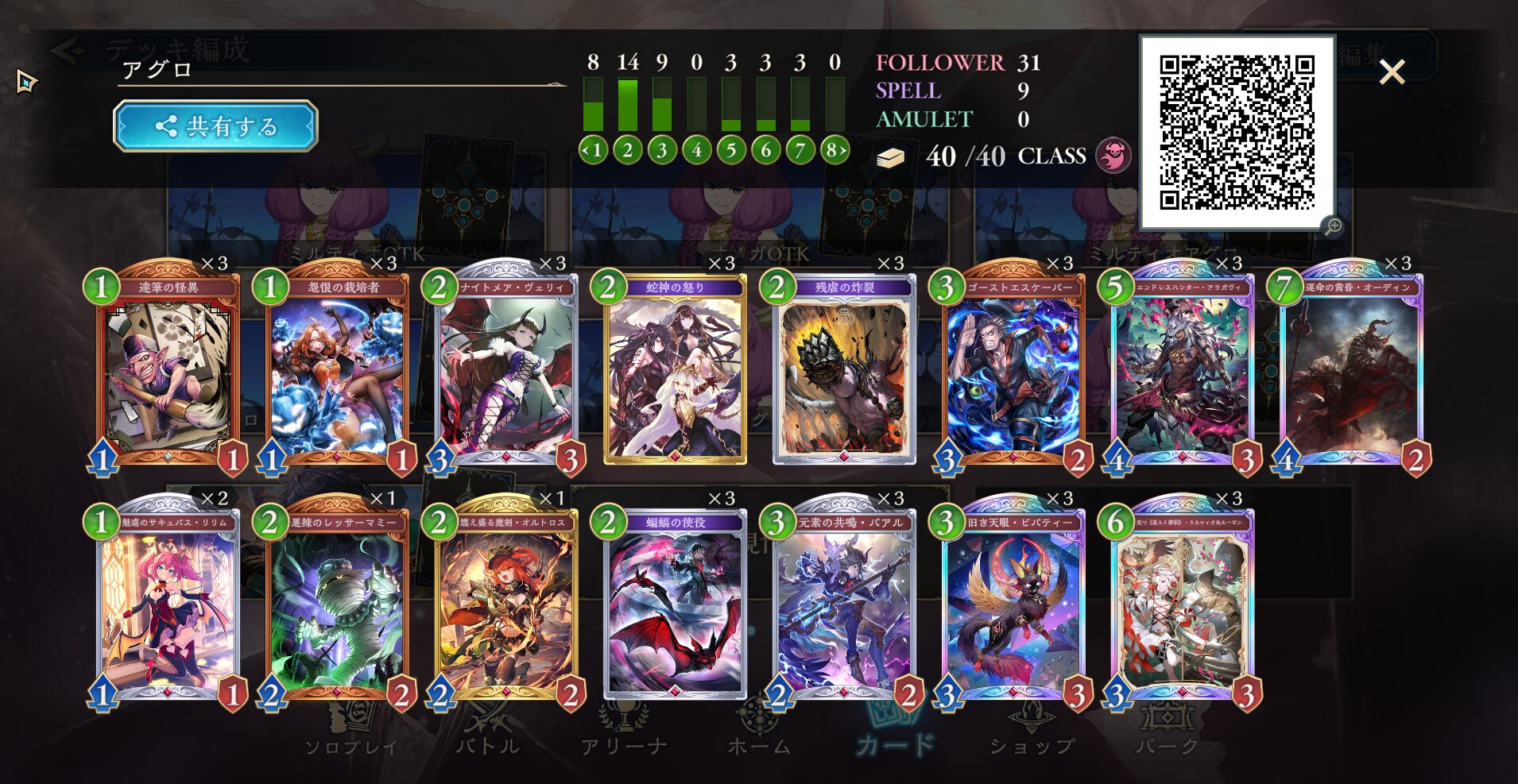Select the 達筆の怪異 goblin card

(168, 370)
